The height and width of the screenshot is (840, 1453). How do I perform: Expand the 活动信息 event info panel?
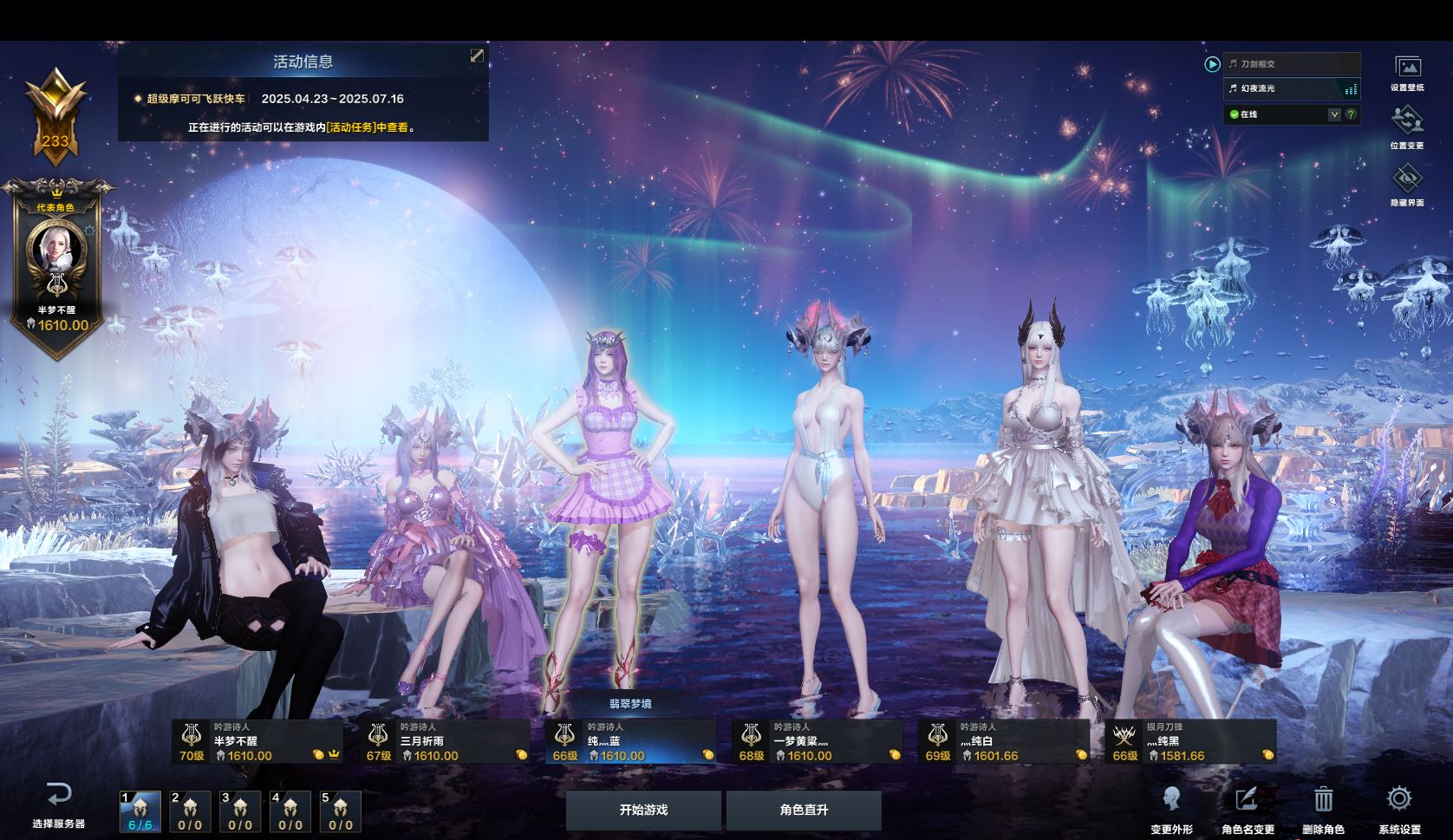[477, 55]
